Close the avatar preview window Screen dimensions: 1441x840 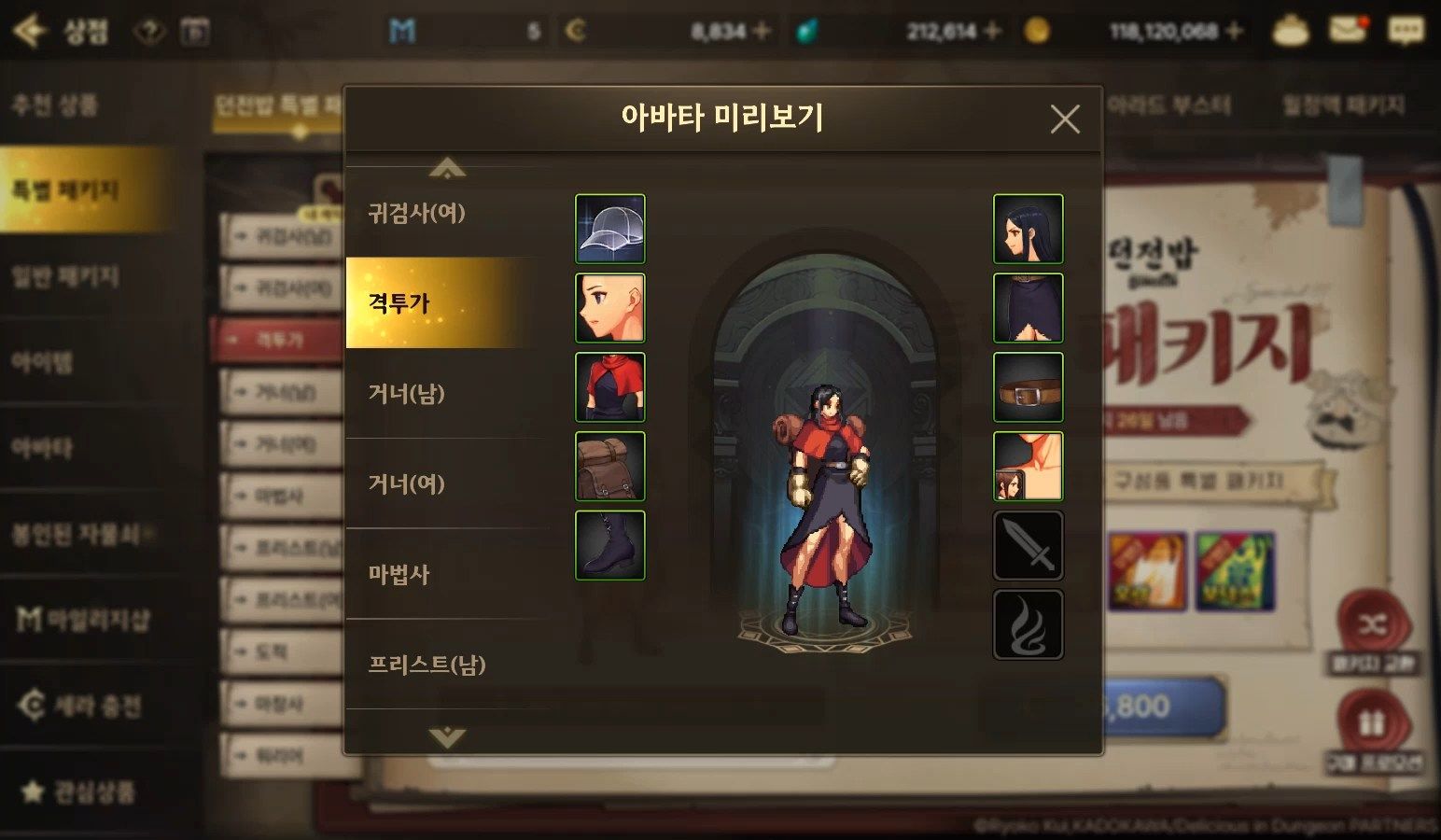[1065, 119]
